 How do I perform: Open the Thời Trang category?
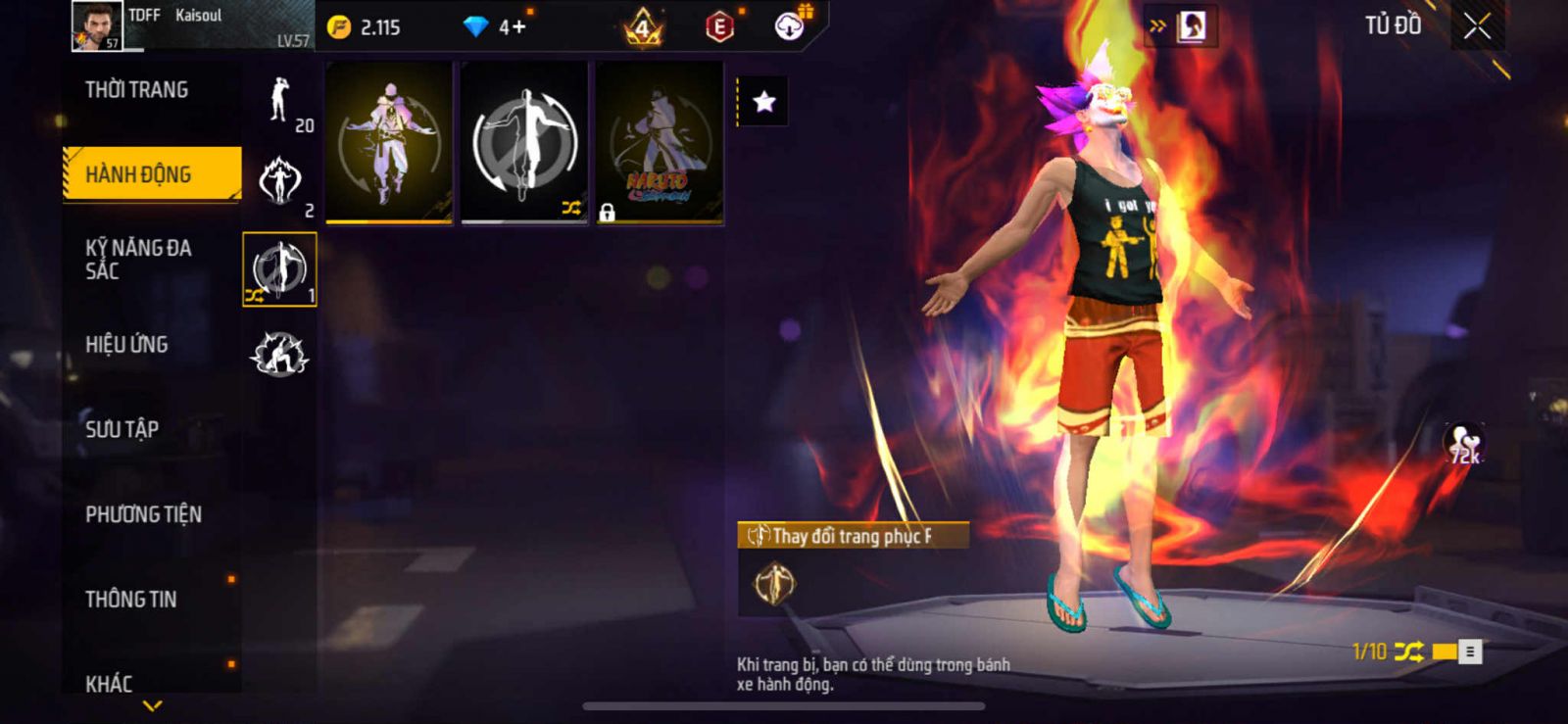(x=137, y=90)
